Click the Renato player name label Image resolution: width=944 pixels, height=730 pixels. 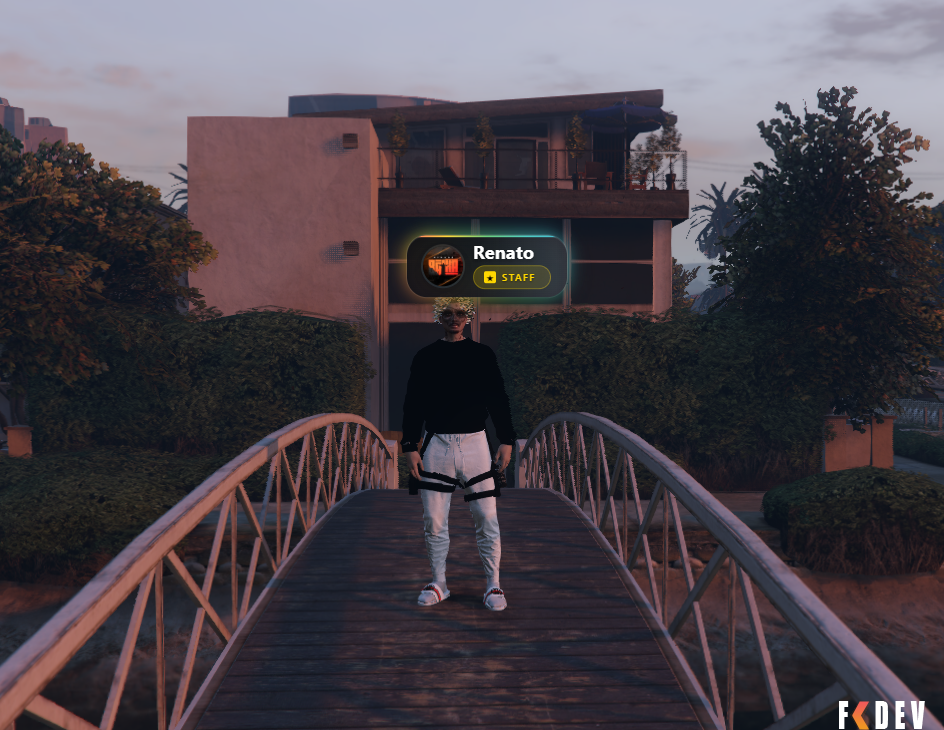pos(503,253)
